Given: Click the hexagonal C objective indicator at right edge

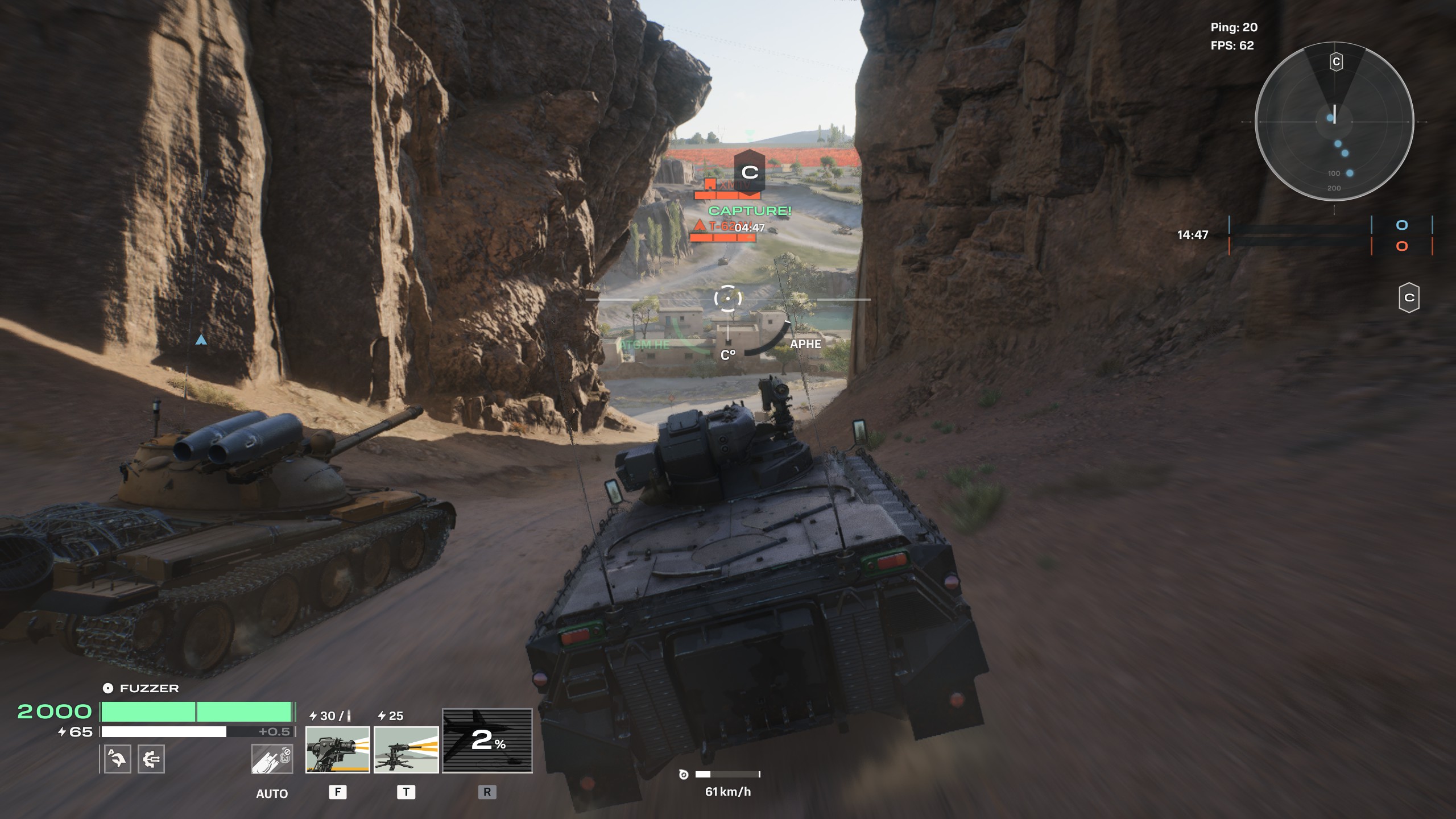Looking at the screenshot, I should pyautogui.click(x=1409, y=297).
